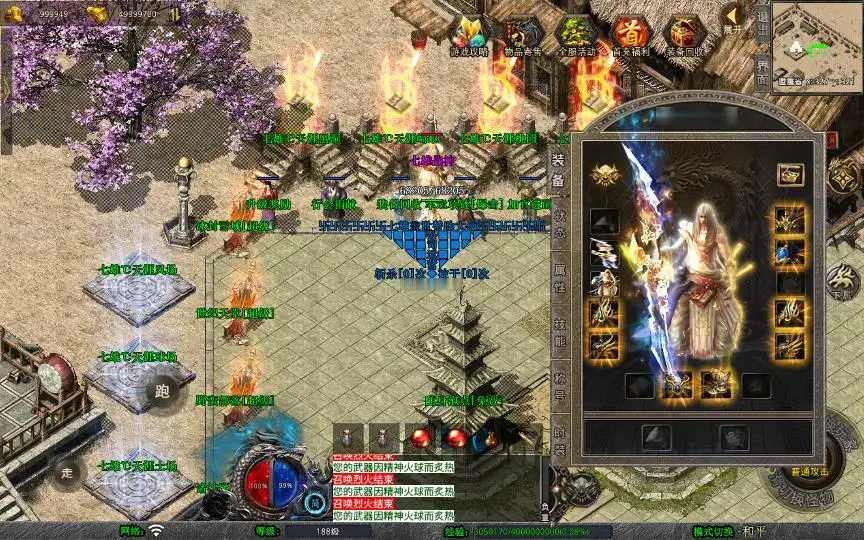Open the 全服活动 server events icon
864x540 pixels.
coord(577,36)
